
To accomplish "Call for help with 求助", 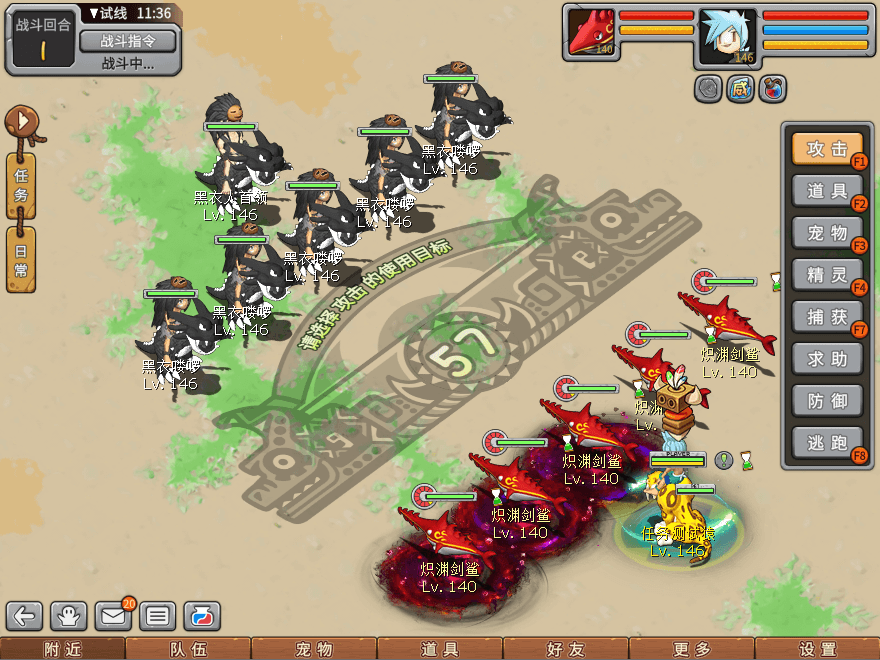I will (827, 359).
